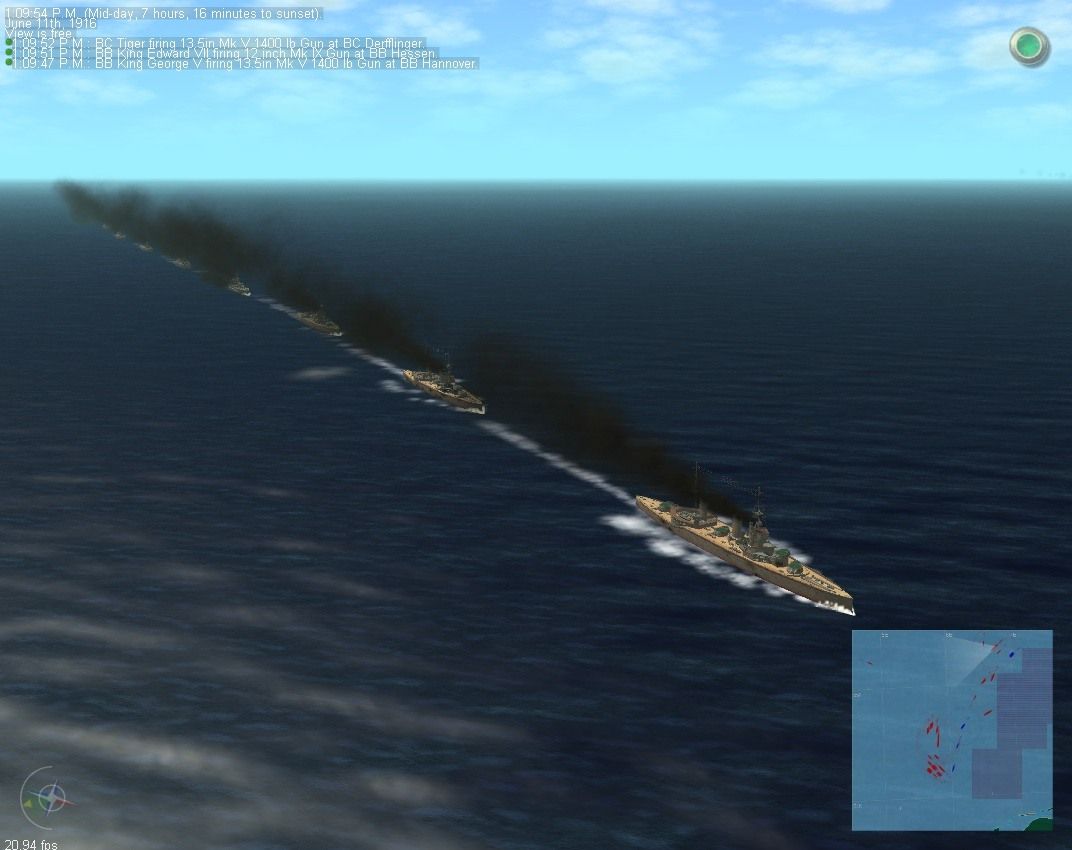1072x850 pixels.
Task: Open the tactical minimap
Action: pos(951,729)
